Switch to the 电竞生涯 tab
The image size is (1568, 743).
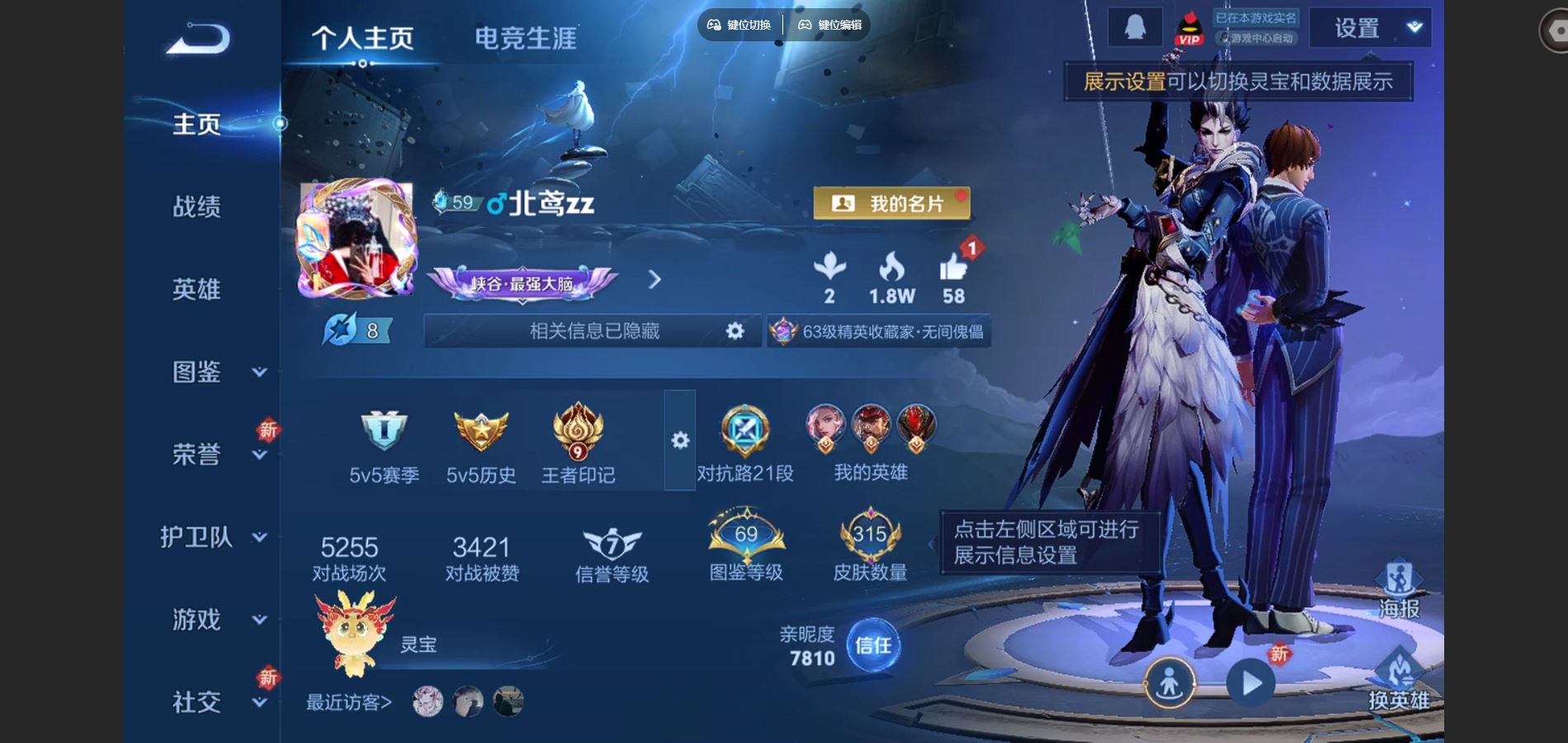(525, 38)
